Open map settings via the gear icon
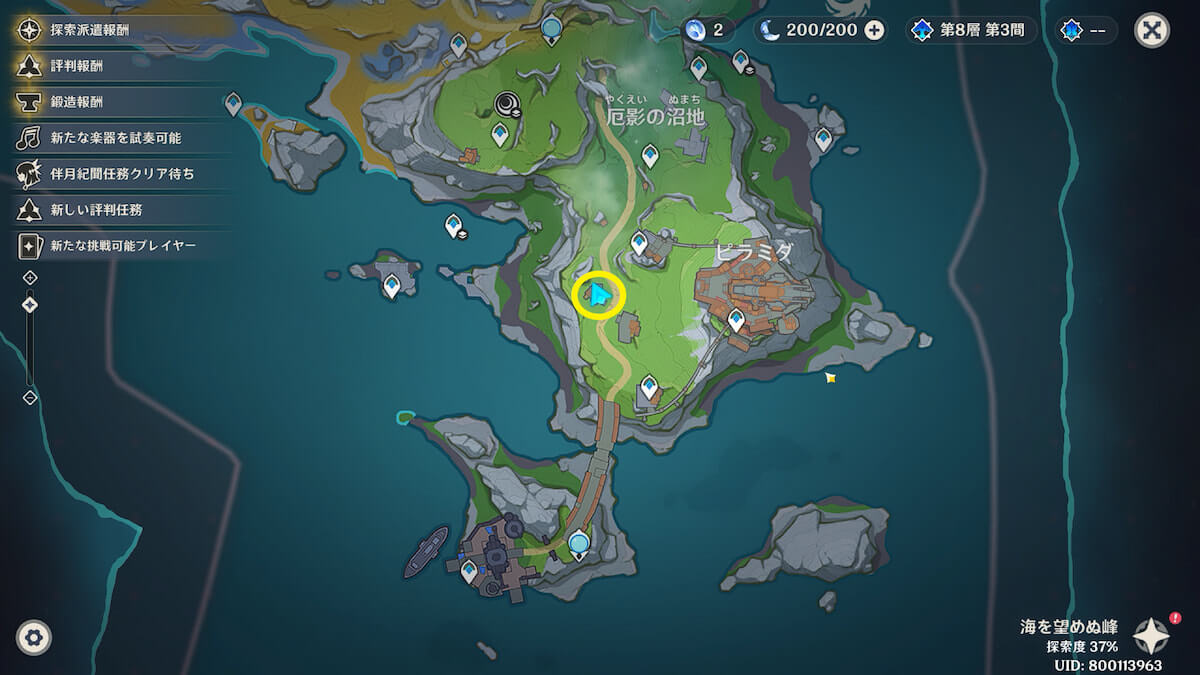This screenshot has width=1200, height=675. tap(34, 637)
